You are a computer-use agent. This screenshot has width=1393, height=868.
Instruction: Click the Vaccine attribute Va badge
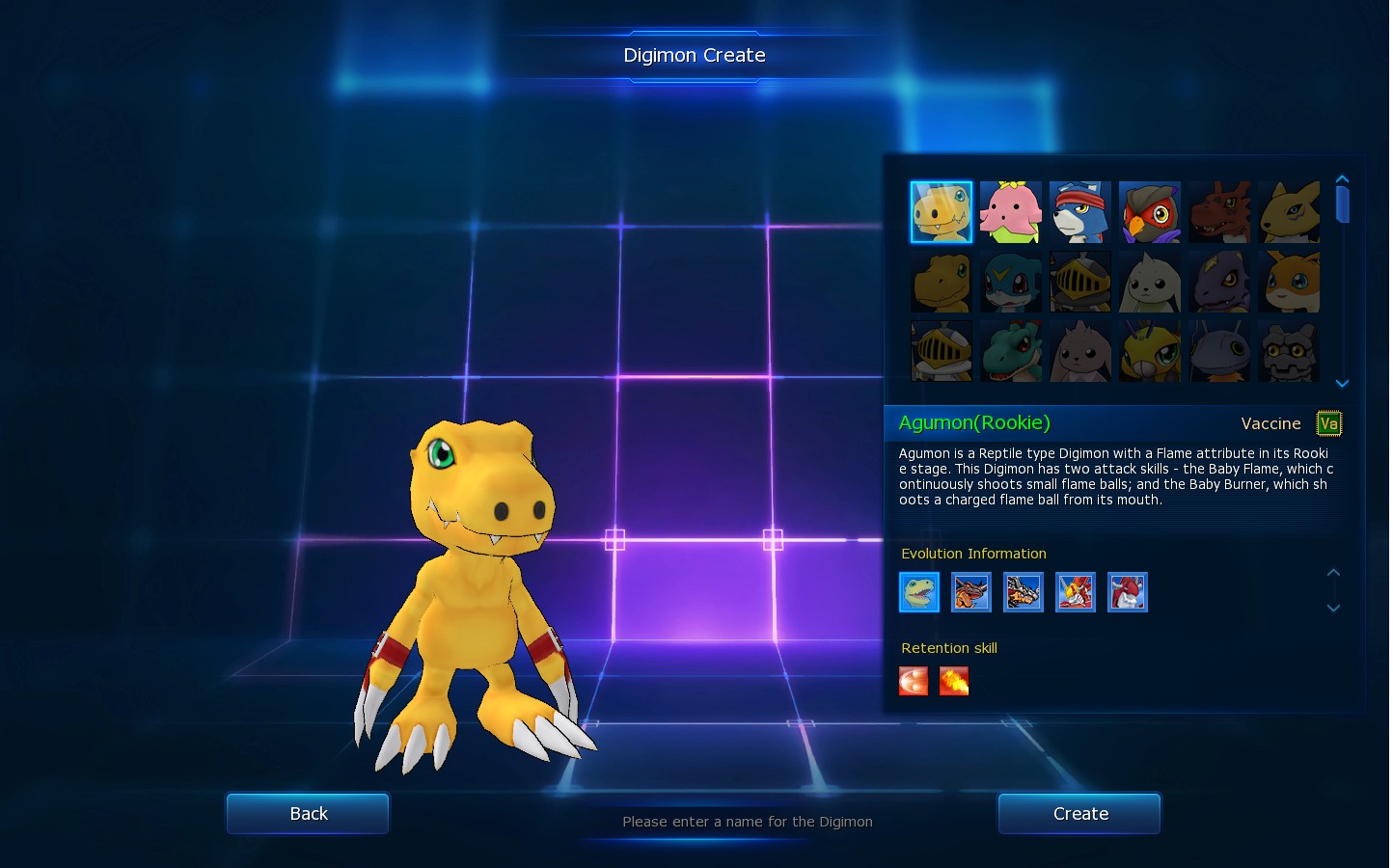[1328, 423]
